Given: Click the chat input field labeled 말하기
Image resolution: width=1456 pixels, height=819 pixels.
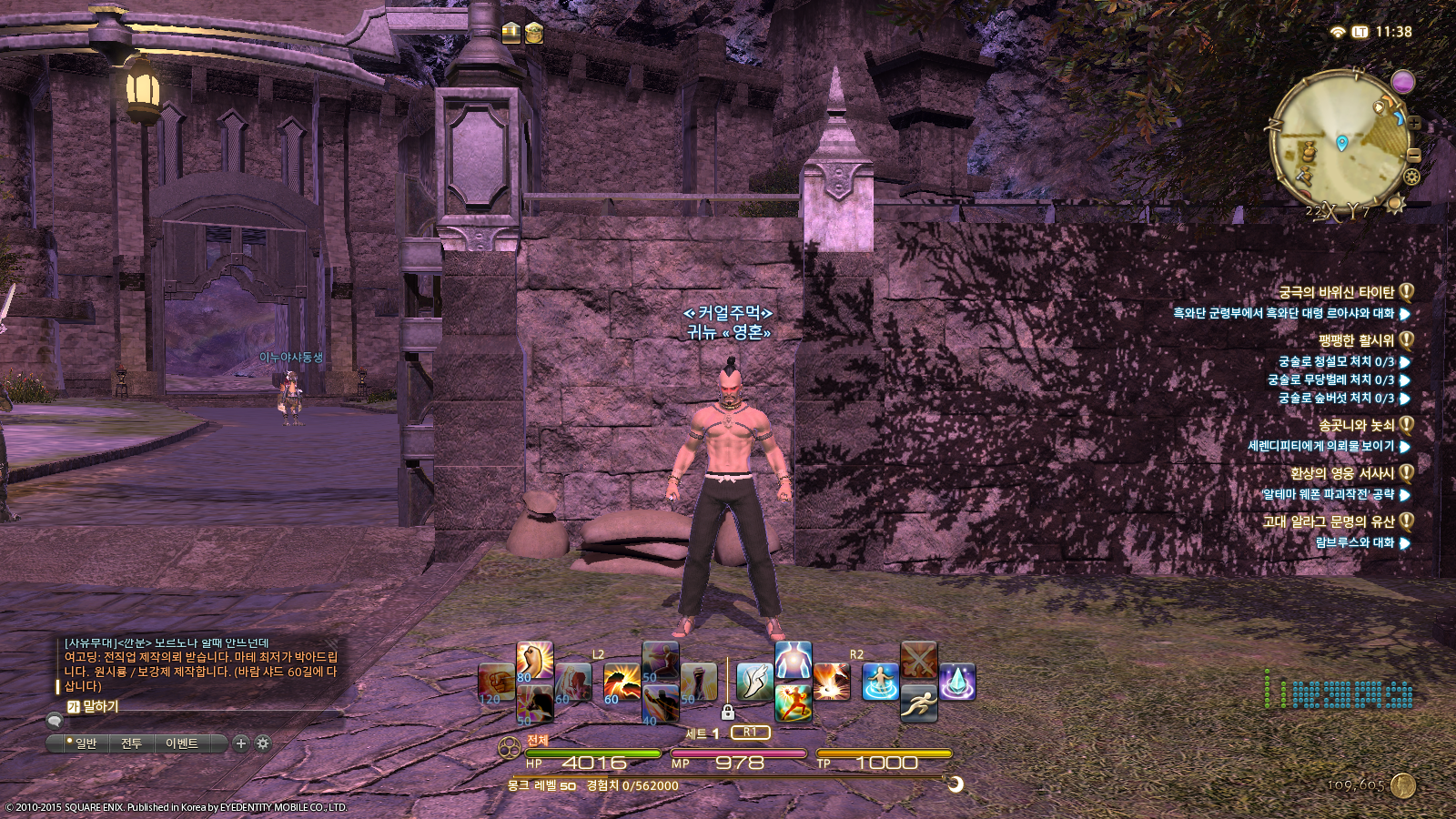Looking at the screenshot, I should 182,706.
